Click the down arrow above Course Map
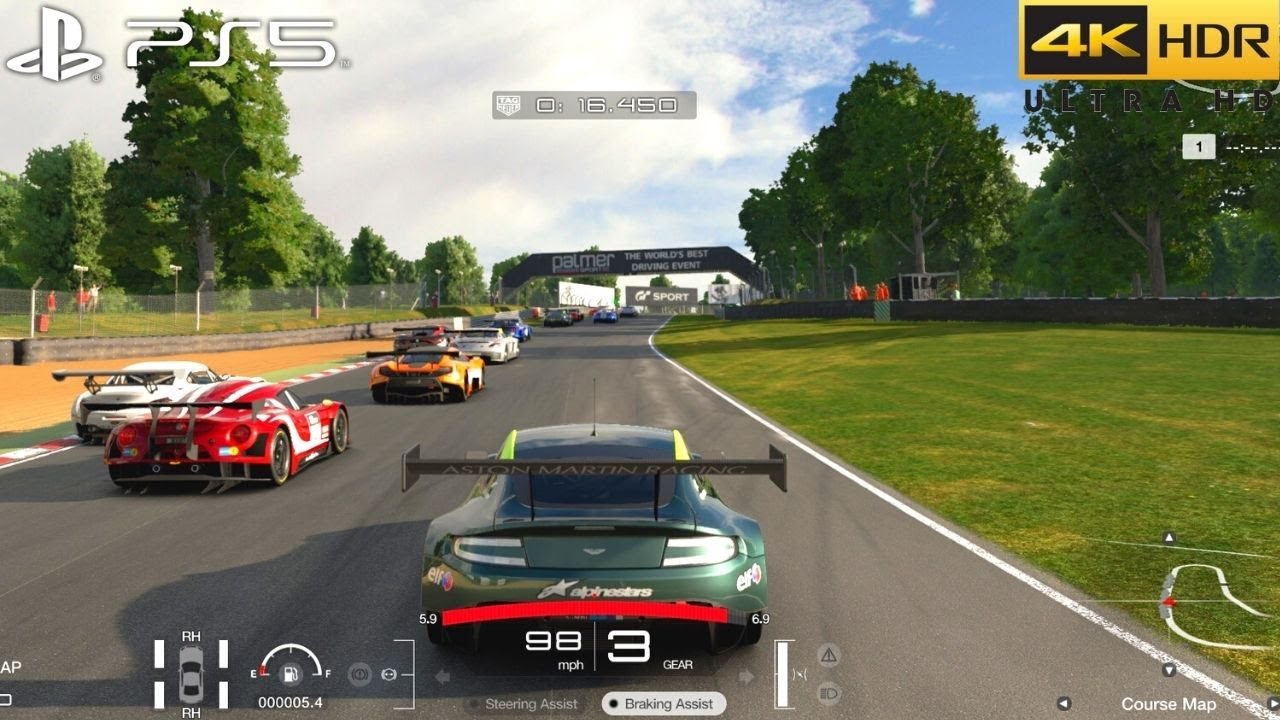Viewport: 1280px width, 720px height. pos(1169,670)
